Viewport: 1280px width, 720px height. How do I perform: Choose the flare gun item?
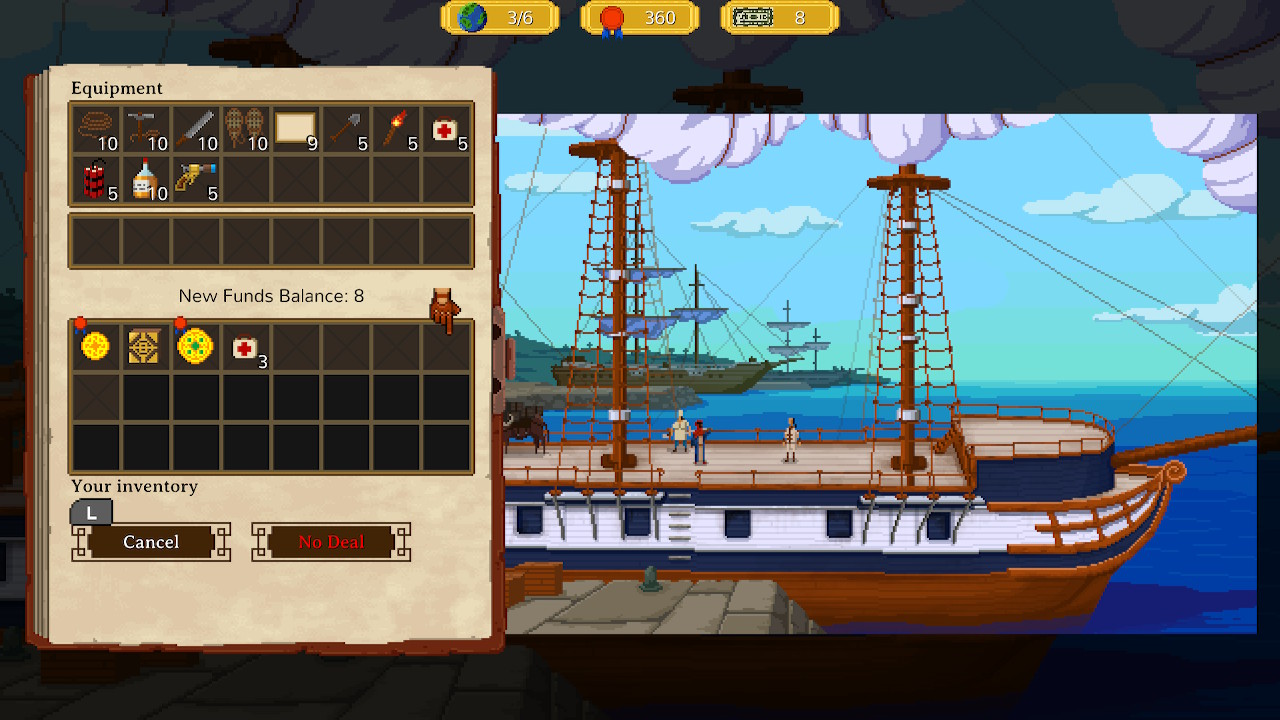click(x=196, y=179)
